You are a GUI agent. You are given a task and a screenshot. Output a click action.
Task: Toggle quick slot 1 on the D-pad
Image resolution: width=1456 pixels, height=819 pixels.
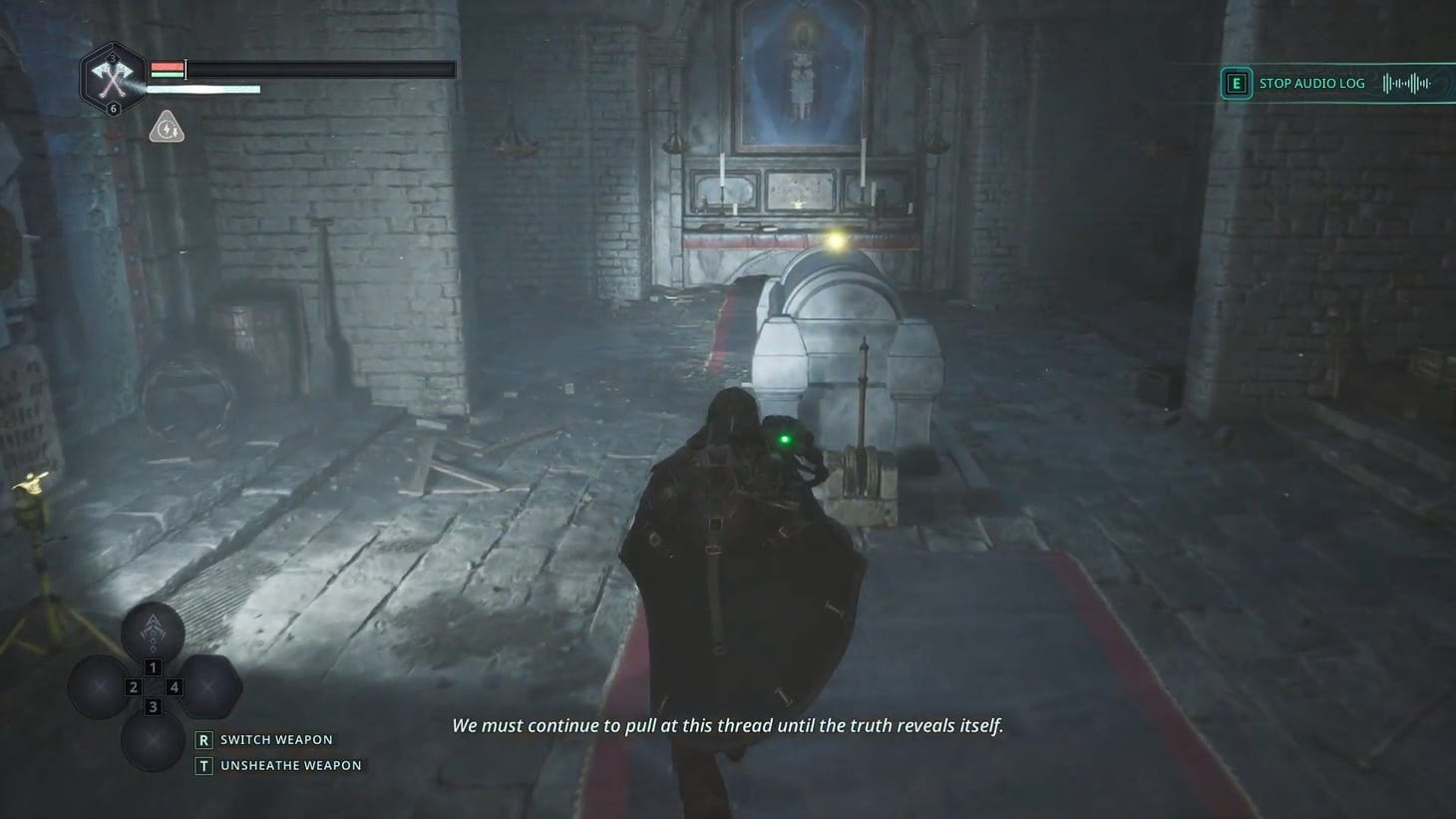click(x=153, y=666)
